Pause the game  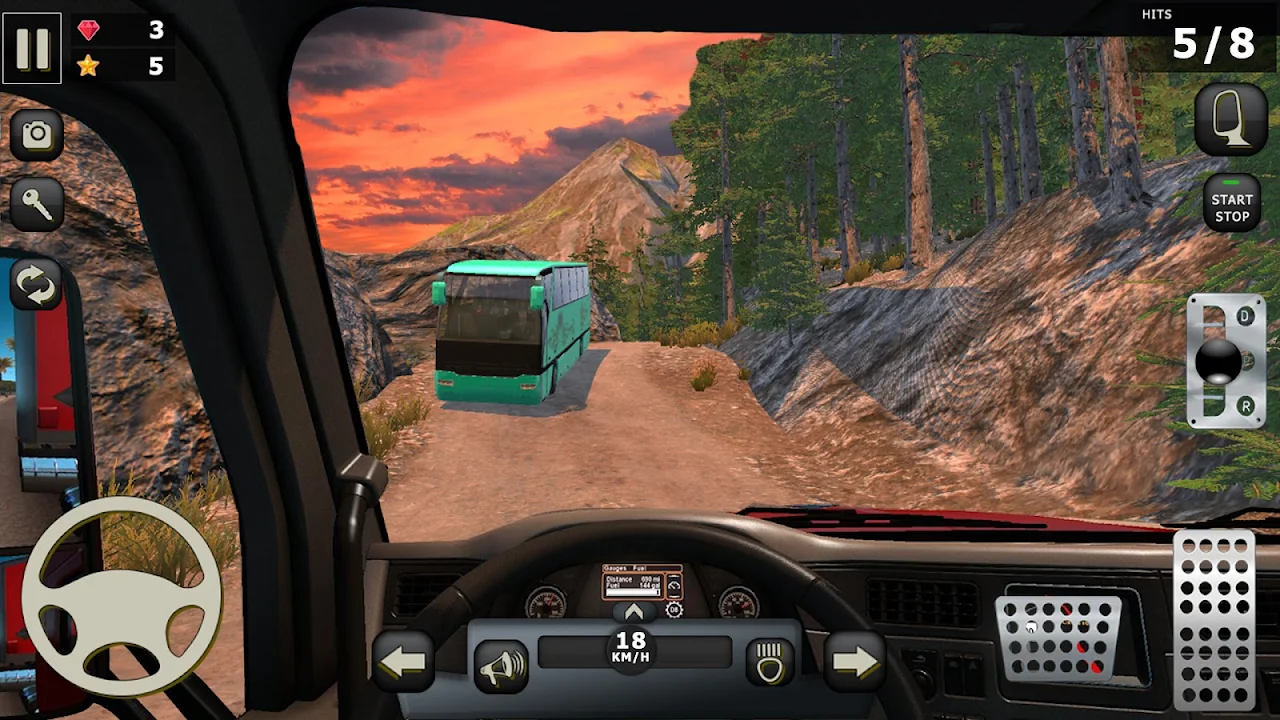coord(32,48)
